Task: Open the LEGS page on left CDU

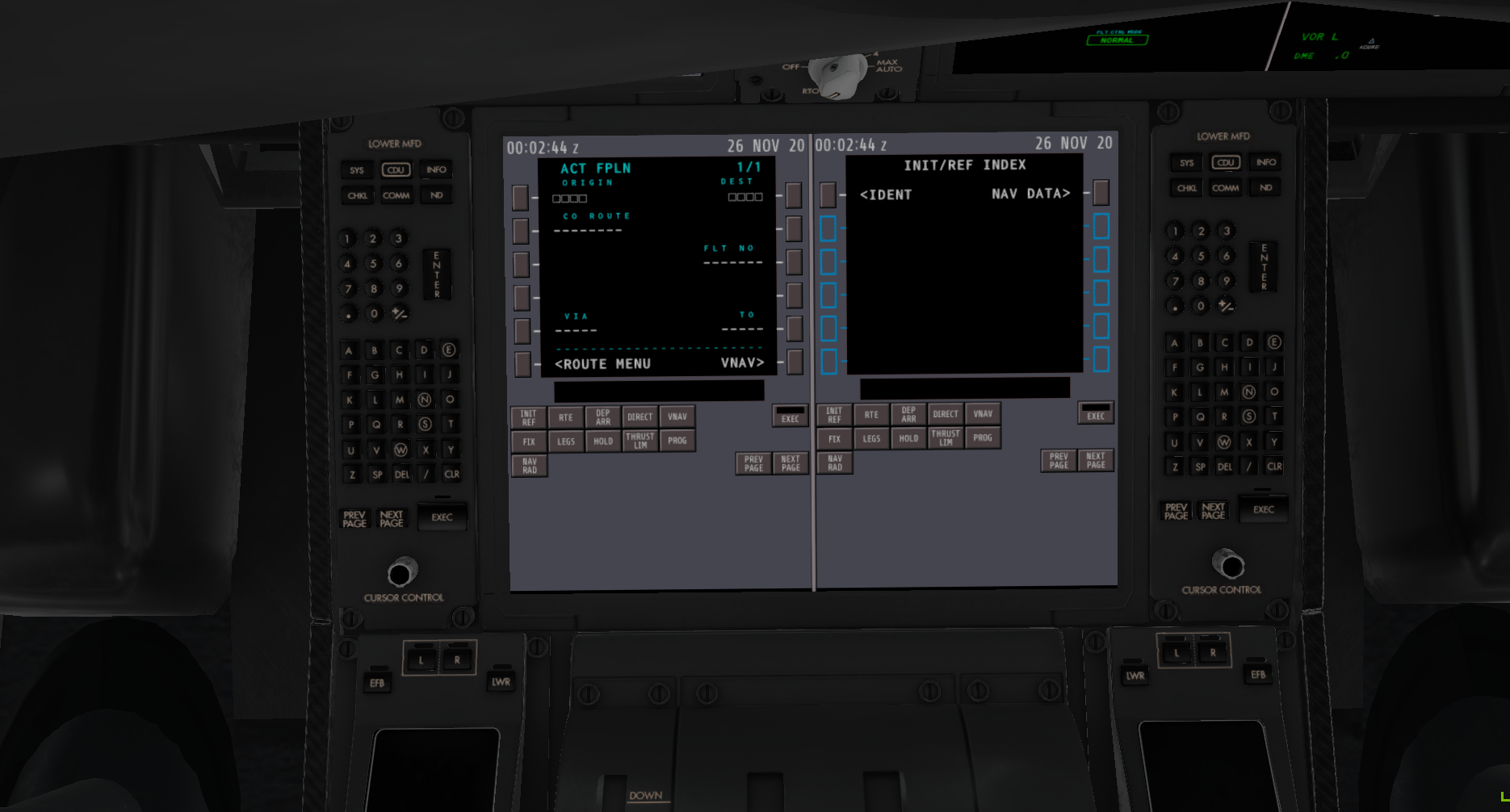Action: (x=565, y=441)
